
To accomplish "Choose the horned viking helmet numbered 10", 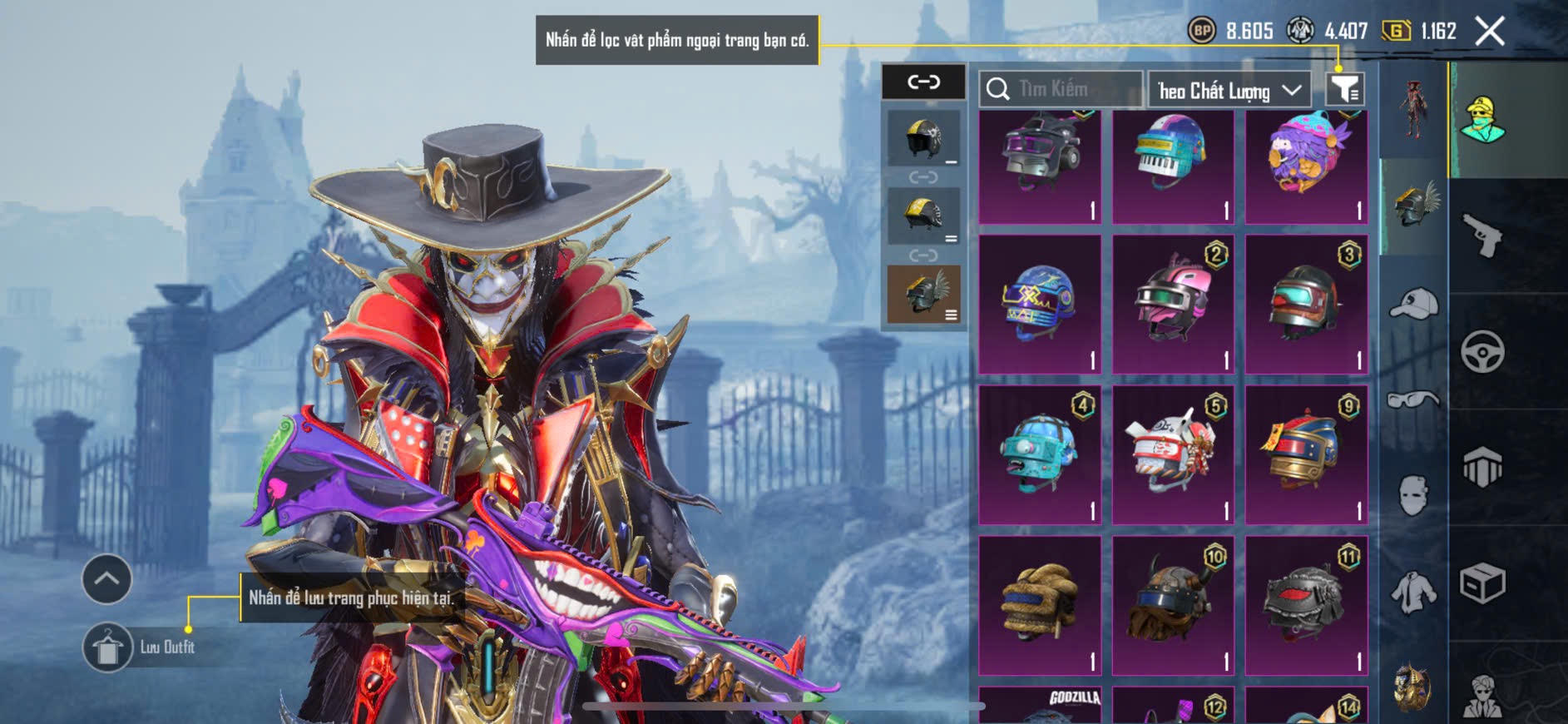I will pos(1172,604).
